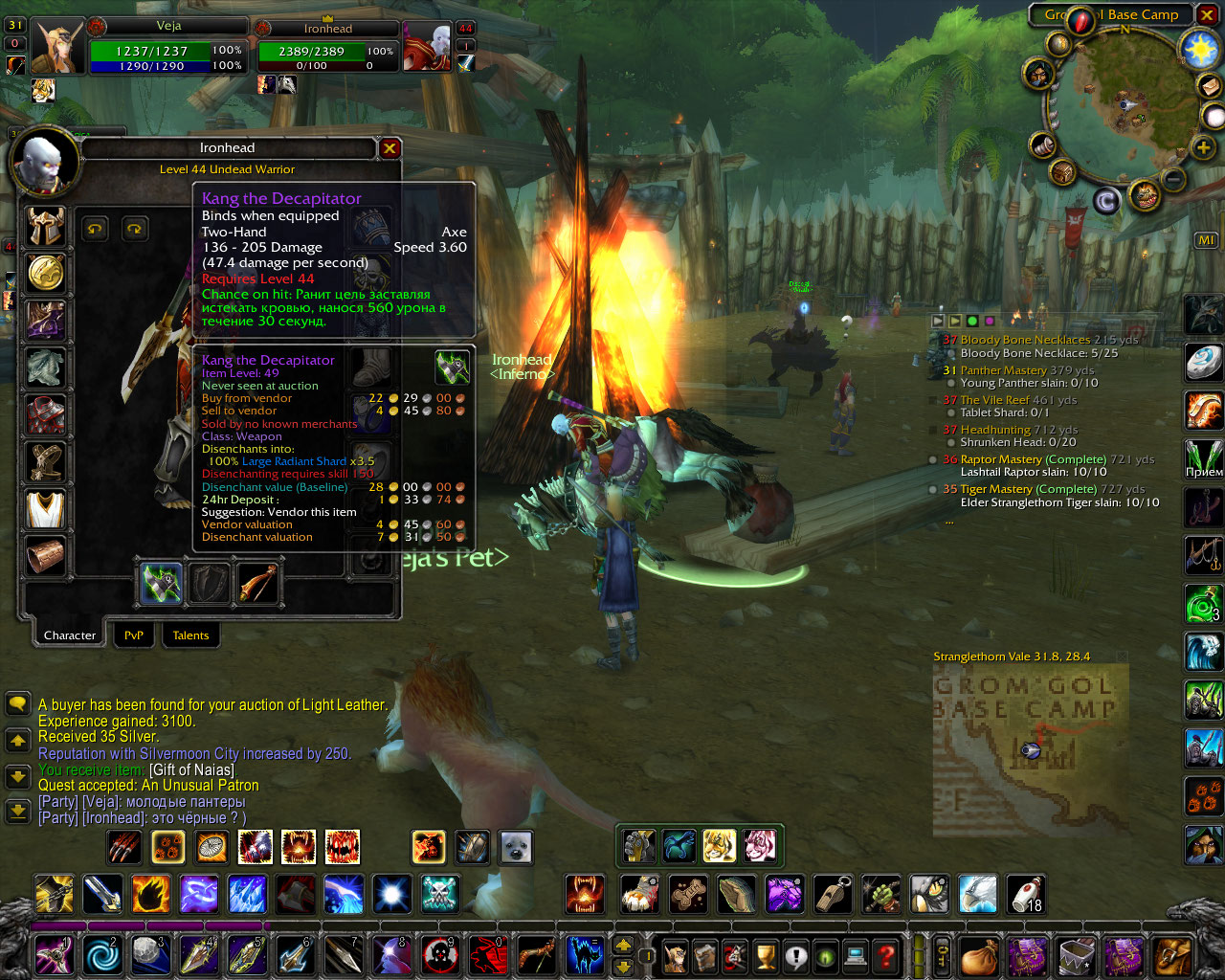Click the minimap zoom-in plus button
This screenshot has width=1225, height=980.
pos(1203,147)
